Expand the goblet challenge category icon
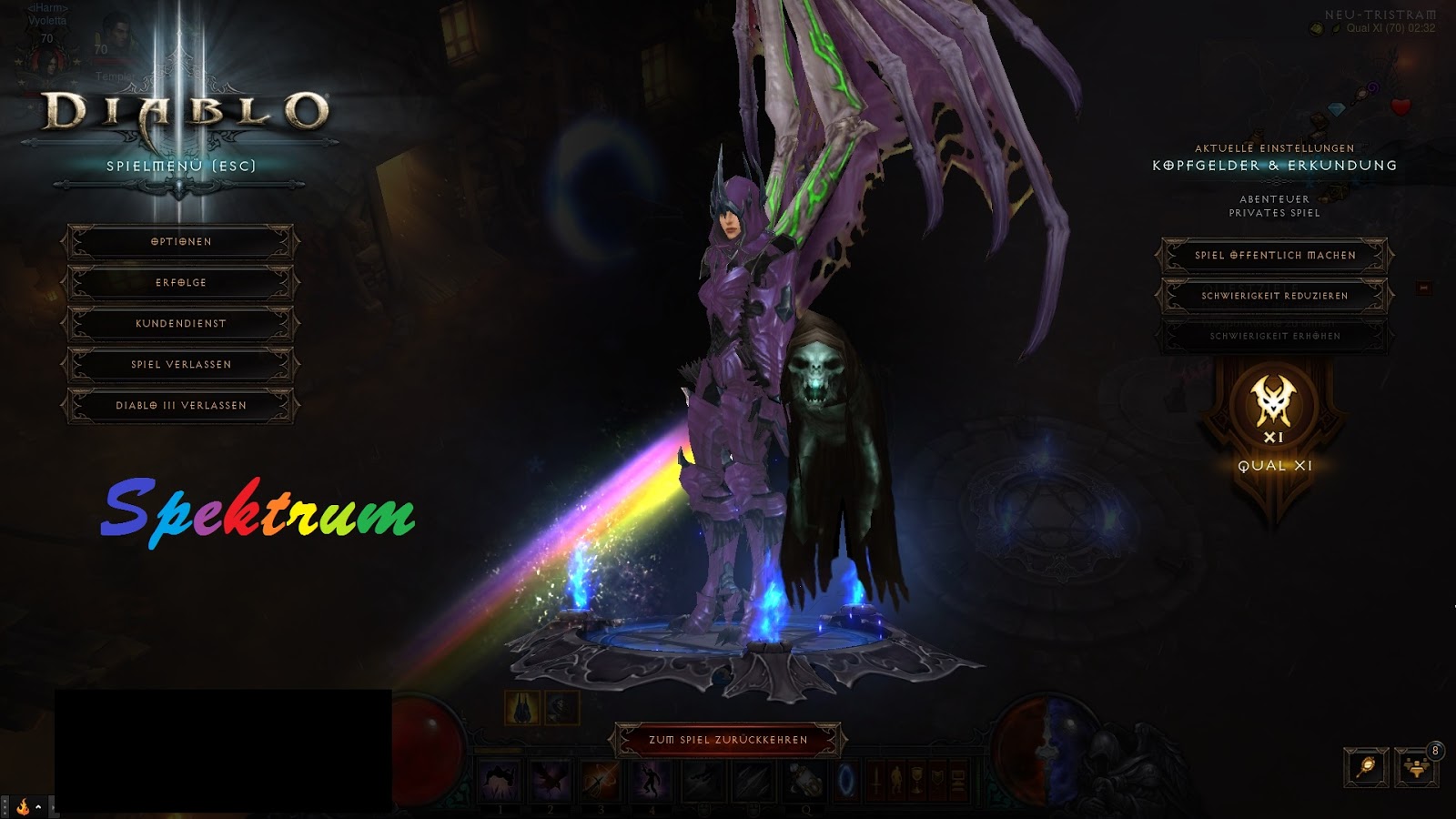This screenshot has width=1456, height=819. (x=917, y=778)
